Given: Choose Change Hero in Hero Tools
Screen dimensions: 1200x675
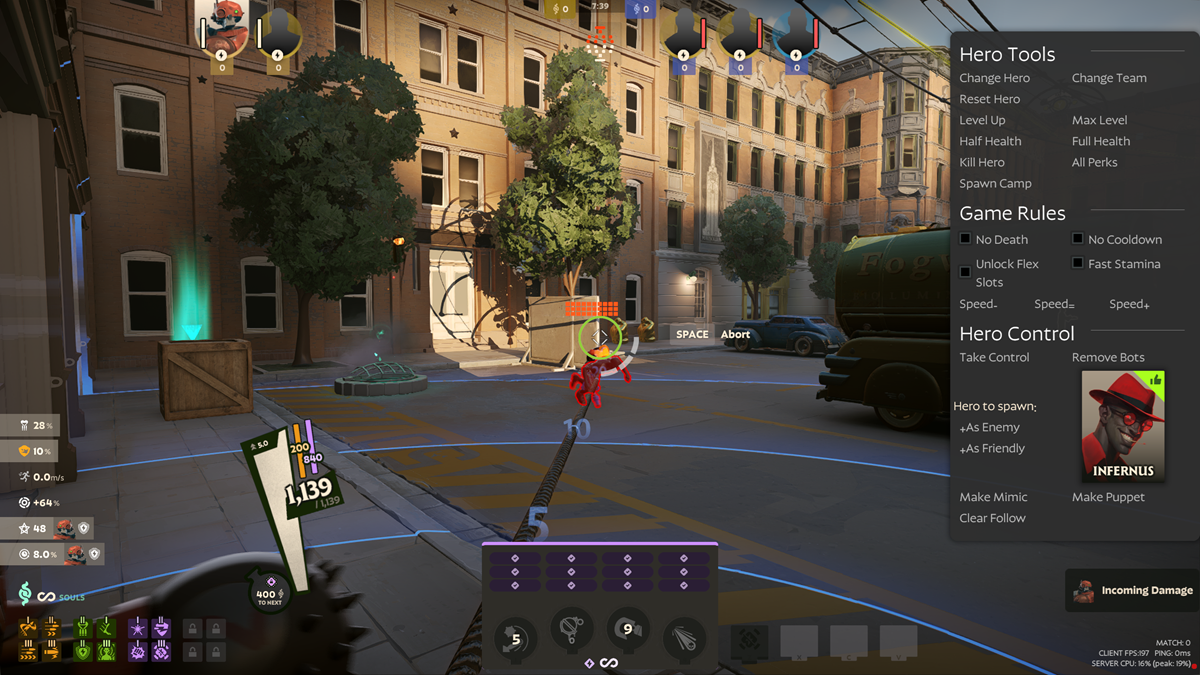Looking at the screenshot, I should coord(994,78).
